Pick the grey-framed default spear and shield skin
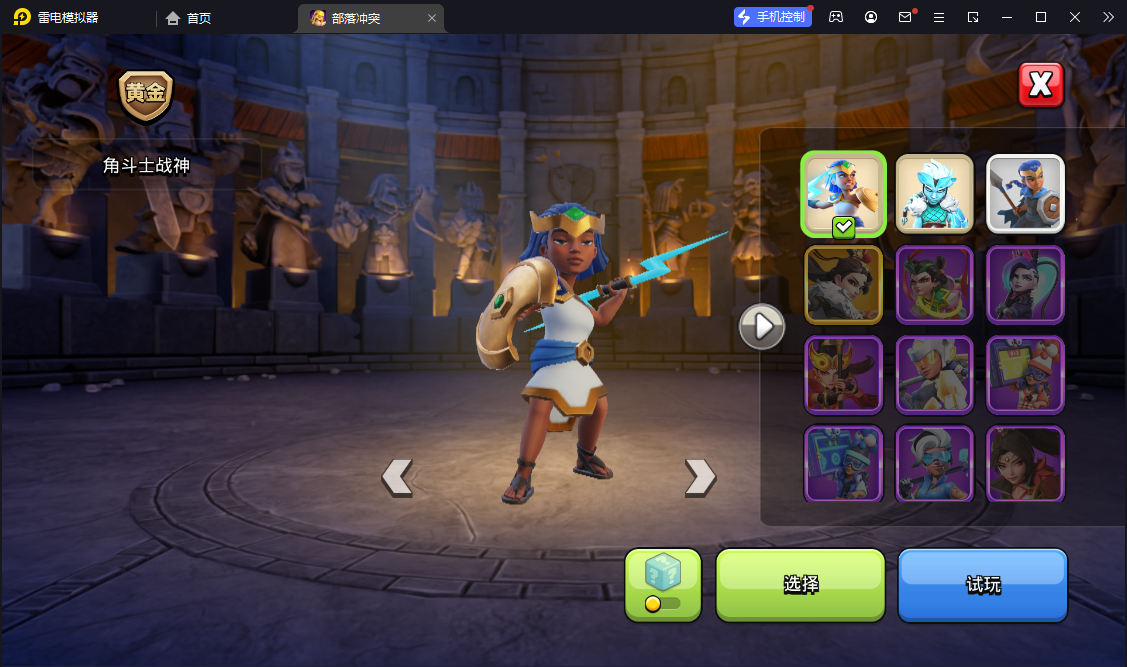 click(x=1025, y=194)
